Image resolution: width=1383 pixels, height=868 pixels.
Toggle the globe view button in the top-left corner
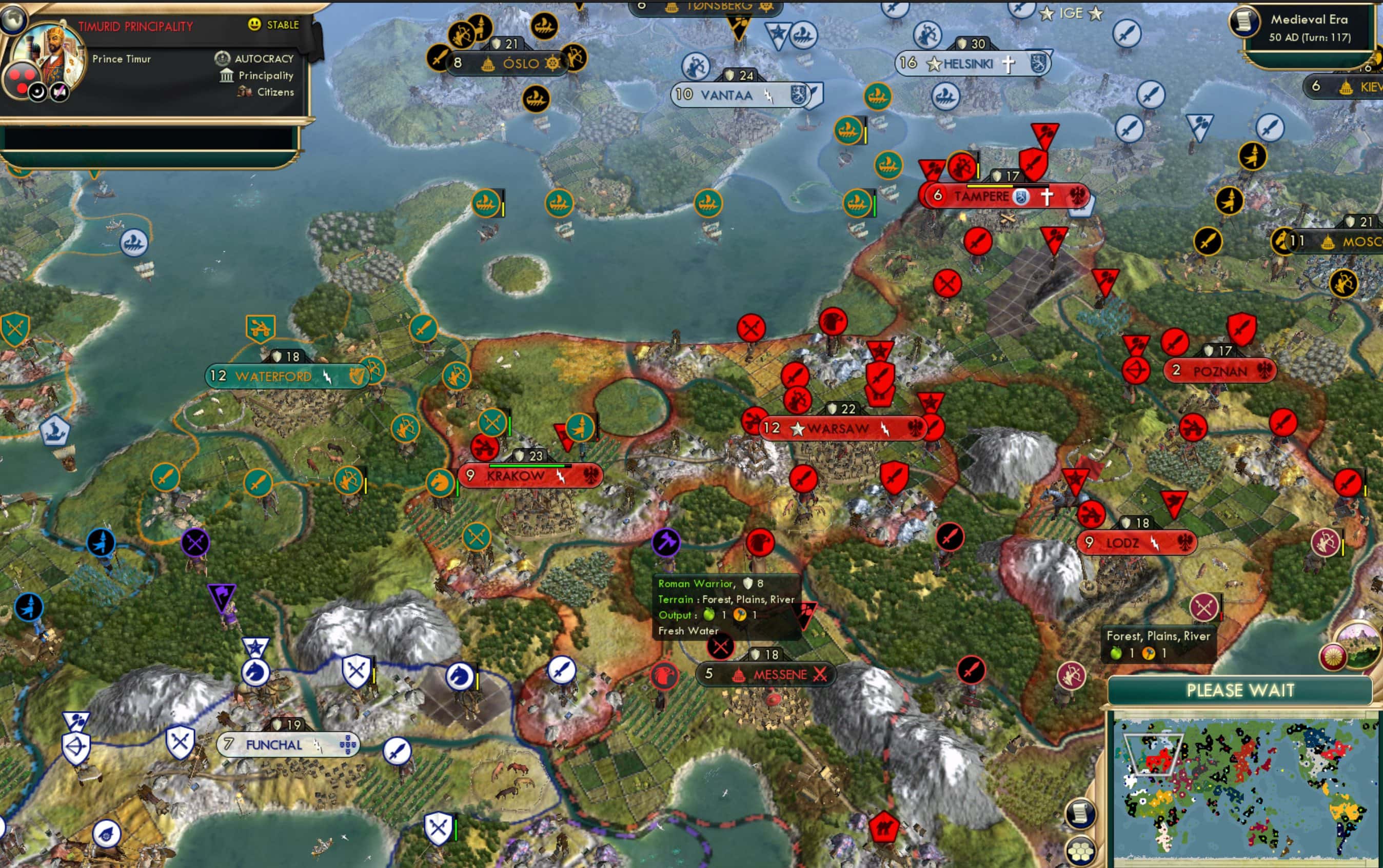pos(13,20)
